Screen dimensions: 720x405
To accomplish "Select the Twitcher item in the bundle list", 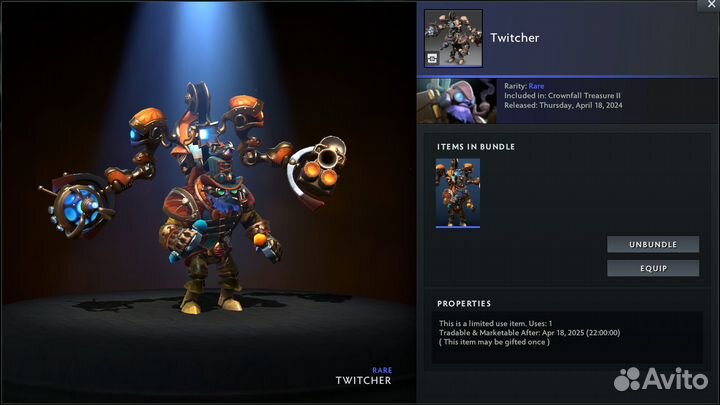I will (x=457, y=193).
